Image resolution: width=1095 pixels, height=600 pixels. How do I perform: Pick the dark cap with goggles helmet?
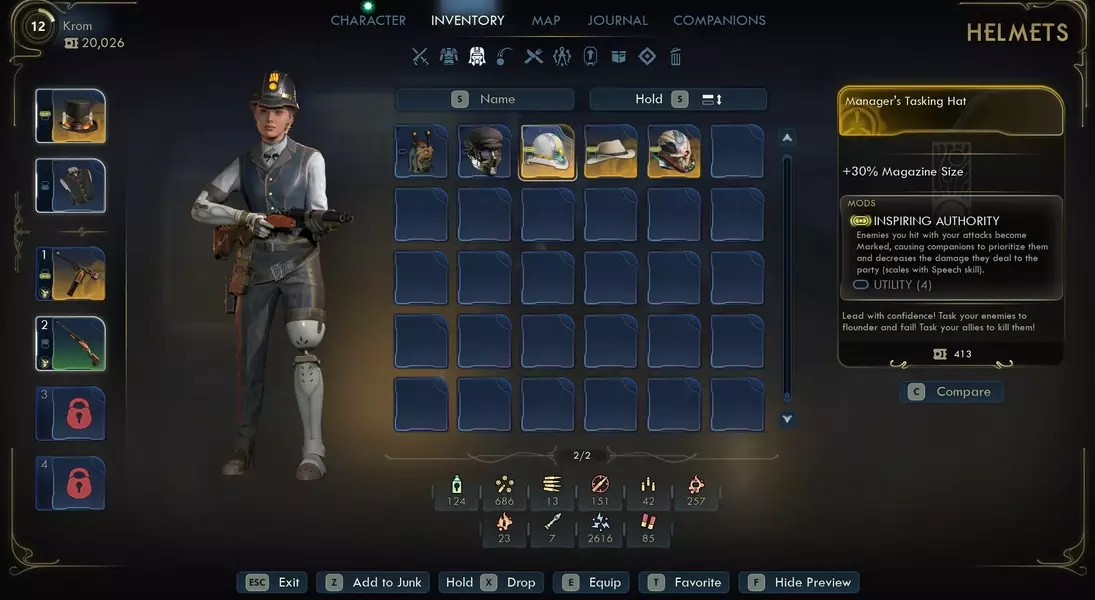point(484,151)
